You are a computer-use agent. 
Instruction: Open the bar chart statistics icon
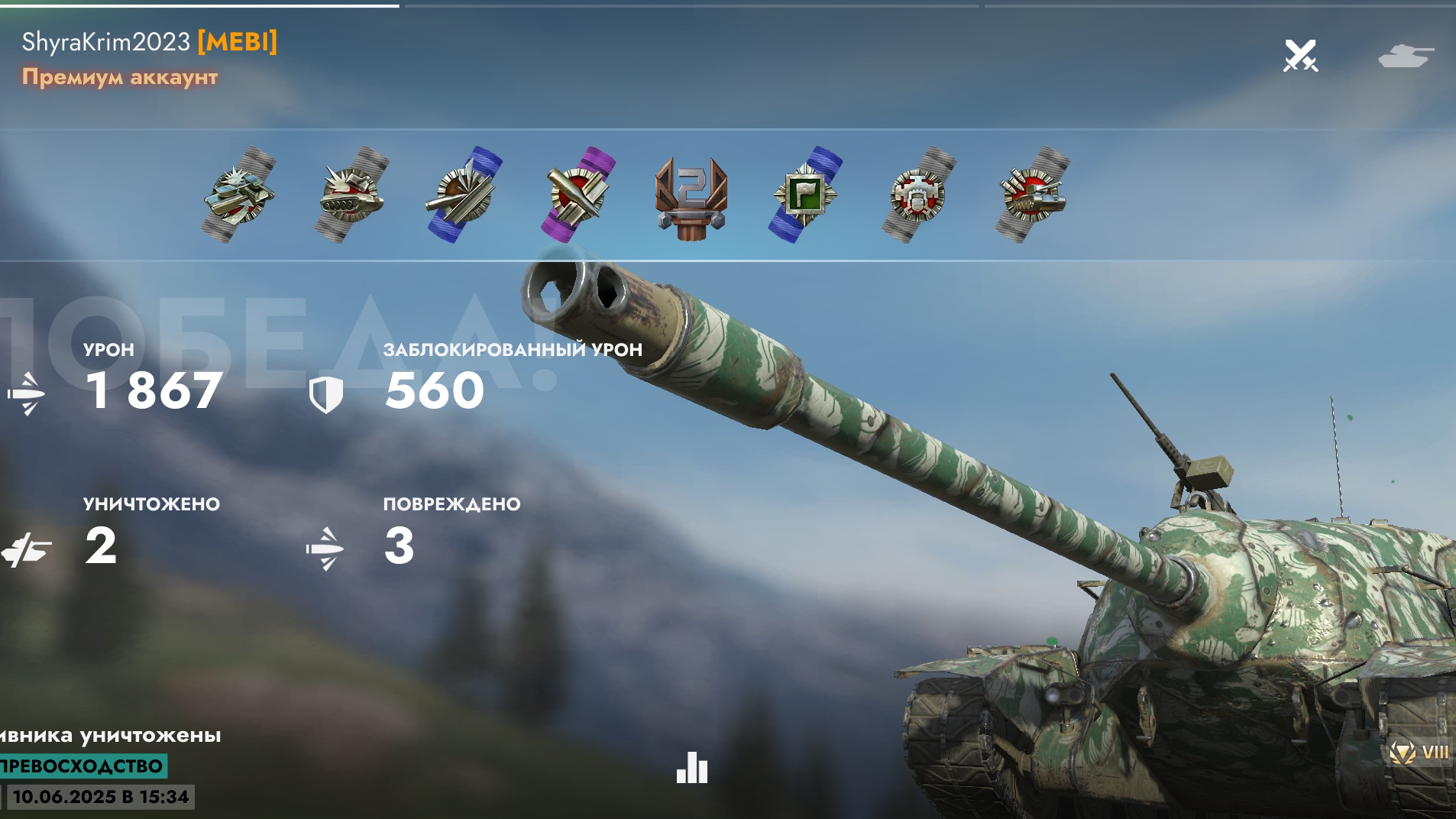pos(692,768)
